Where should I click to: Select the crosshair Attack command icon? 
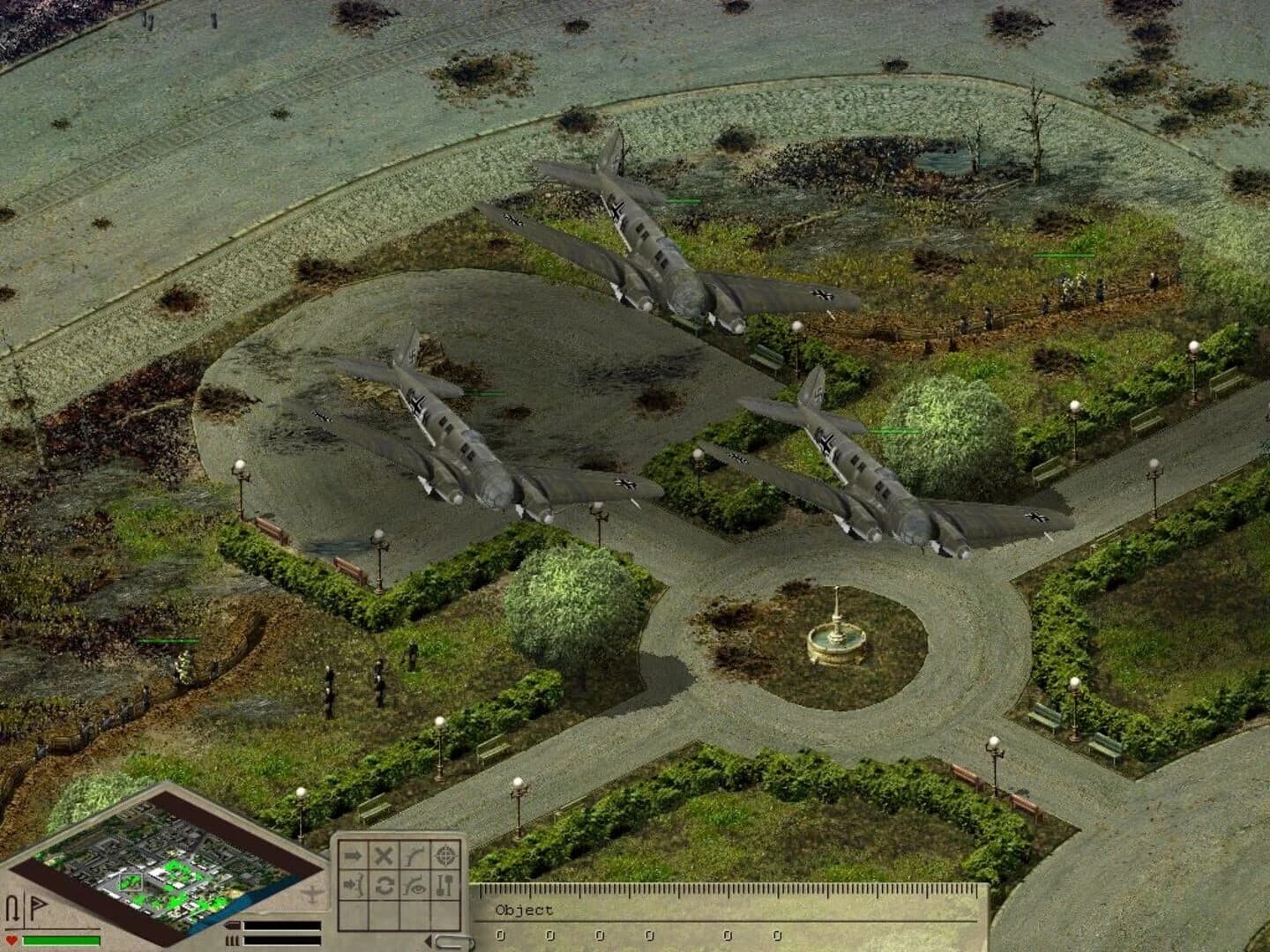(445, 855)
